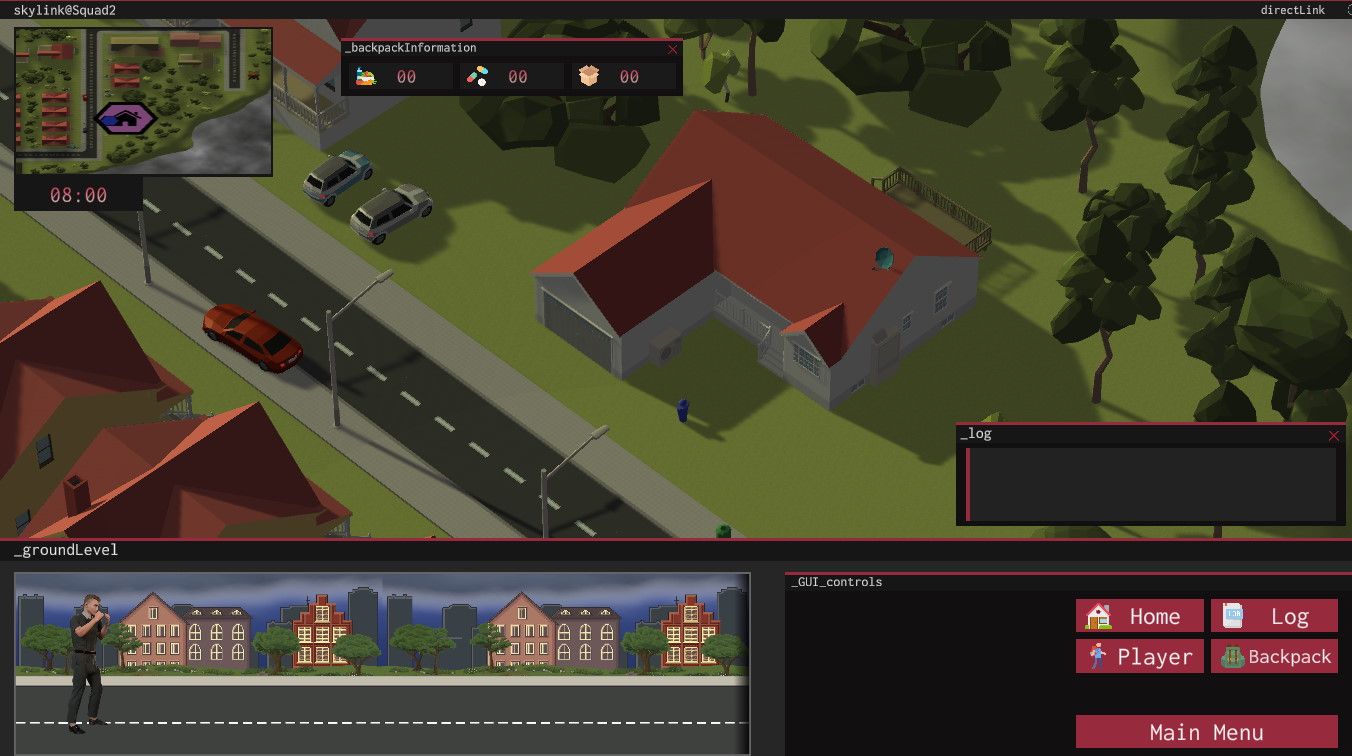The height and width of the screenshot is (756, 1352).
Task: Open the Backpack button
Action: point(1273,657)
